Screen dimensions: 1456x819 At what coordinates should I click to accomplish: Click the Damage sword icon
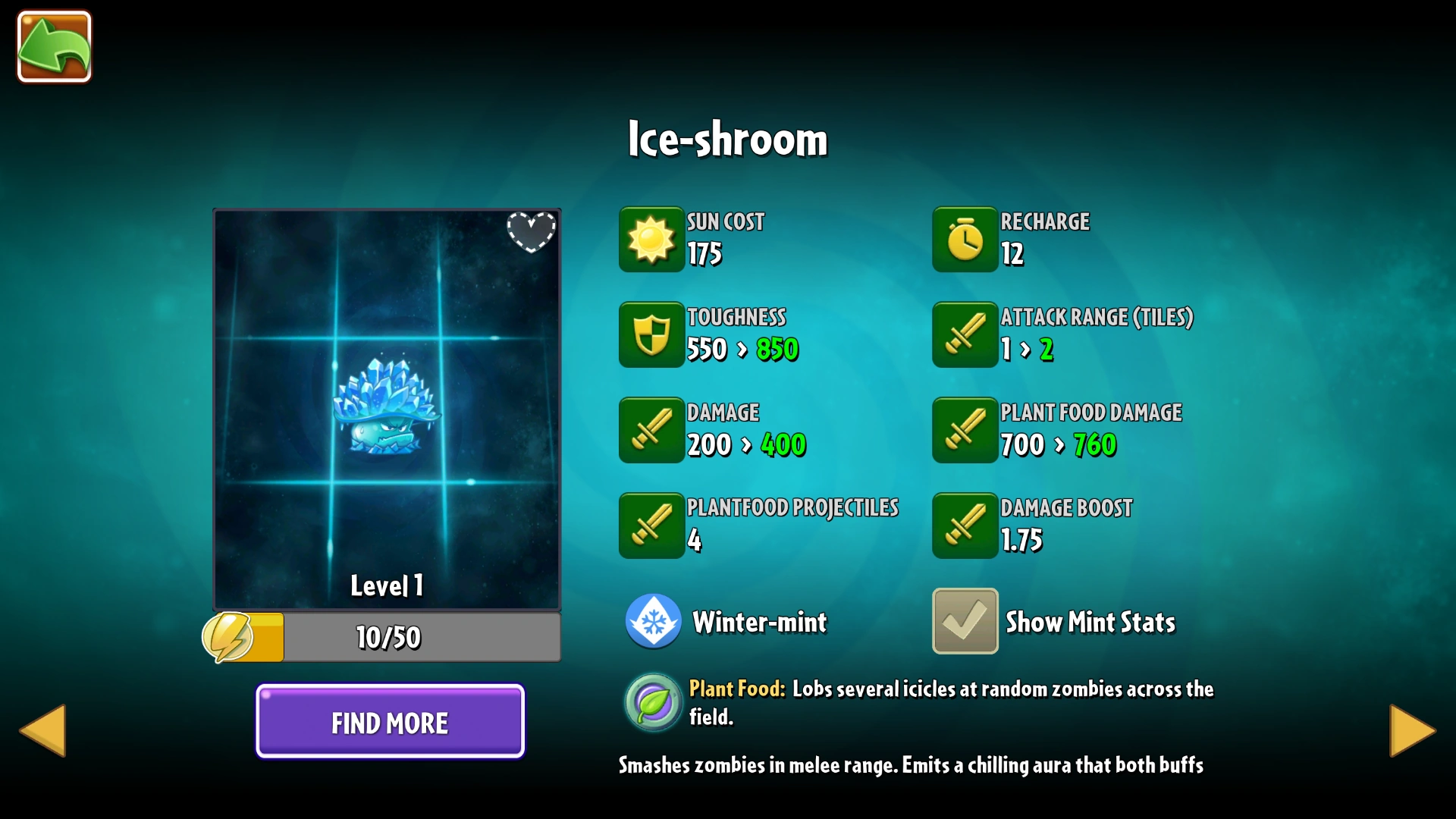click(x=651, y=430)
